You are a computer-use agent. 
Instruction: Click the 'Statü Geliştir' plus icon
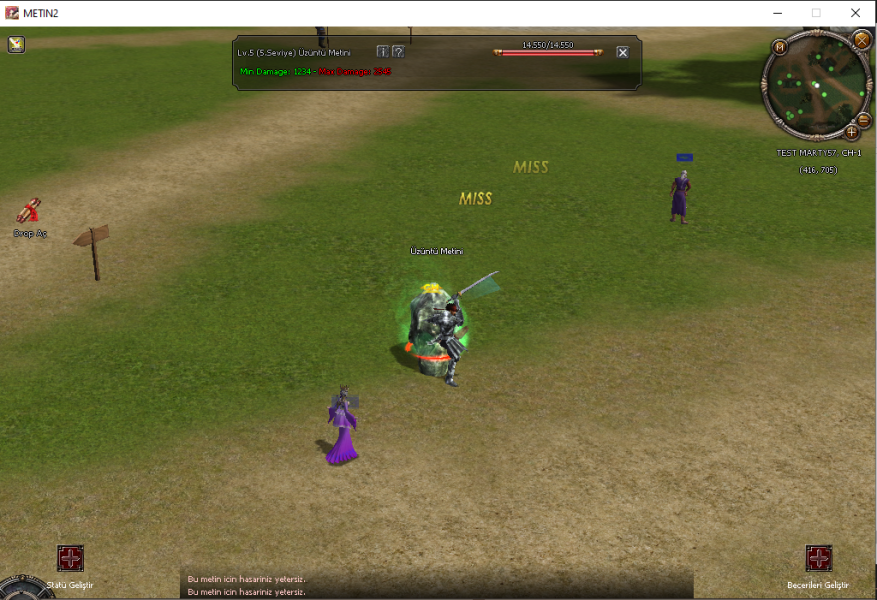(70, 558)
